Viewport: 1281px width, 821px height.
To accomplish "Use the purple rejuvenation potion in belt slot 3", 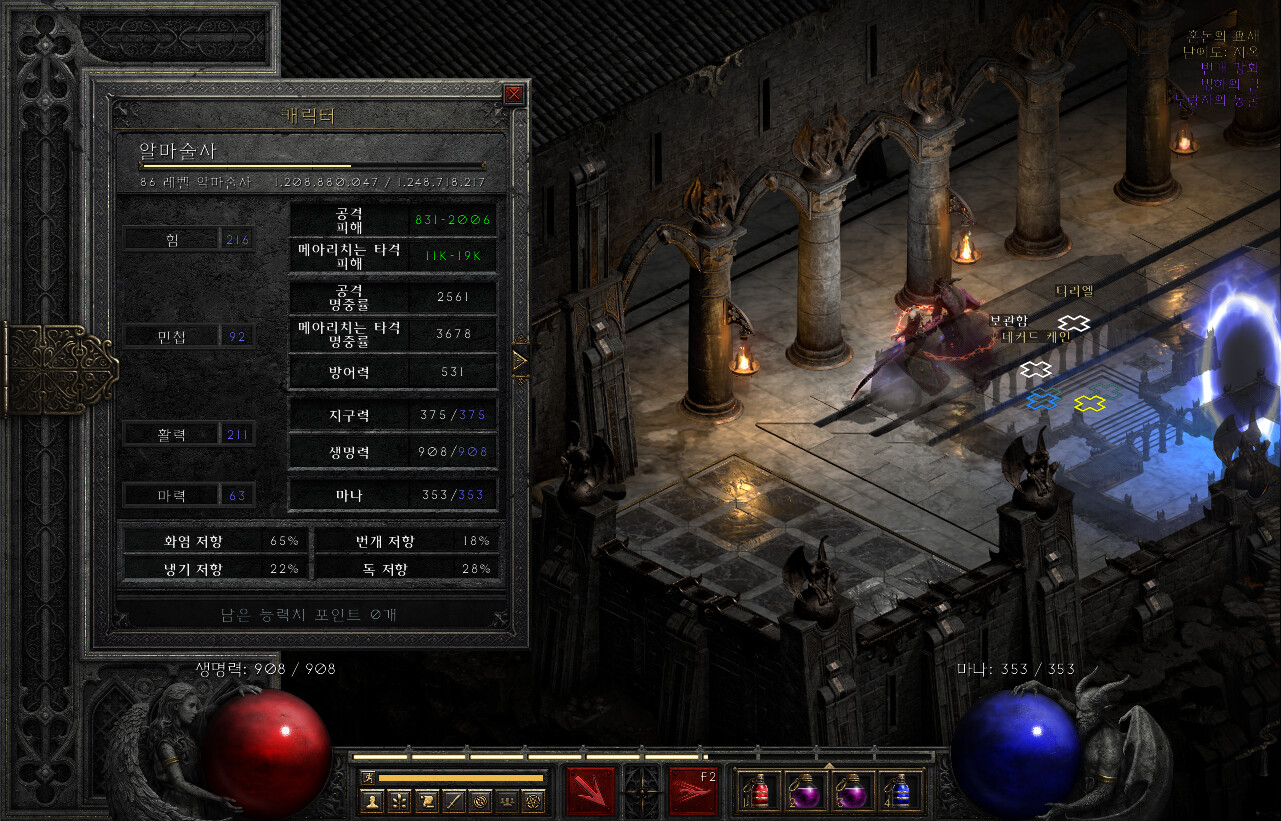I will [852, 792].
